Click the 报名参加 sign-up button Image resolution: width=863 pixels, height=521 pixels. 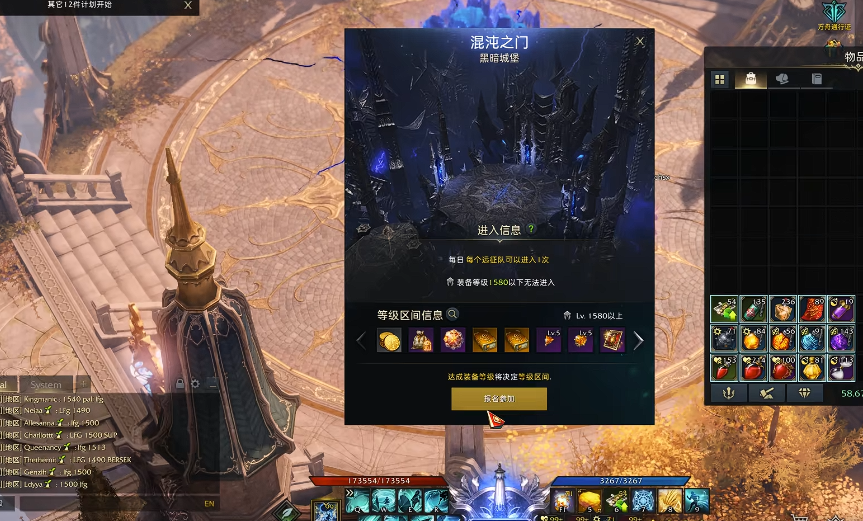click(499, 399)
